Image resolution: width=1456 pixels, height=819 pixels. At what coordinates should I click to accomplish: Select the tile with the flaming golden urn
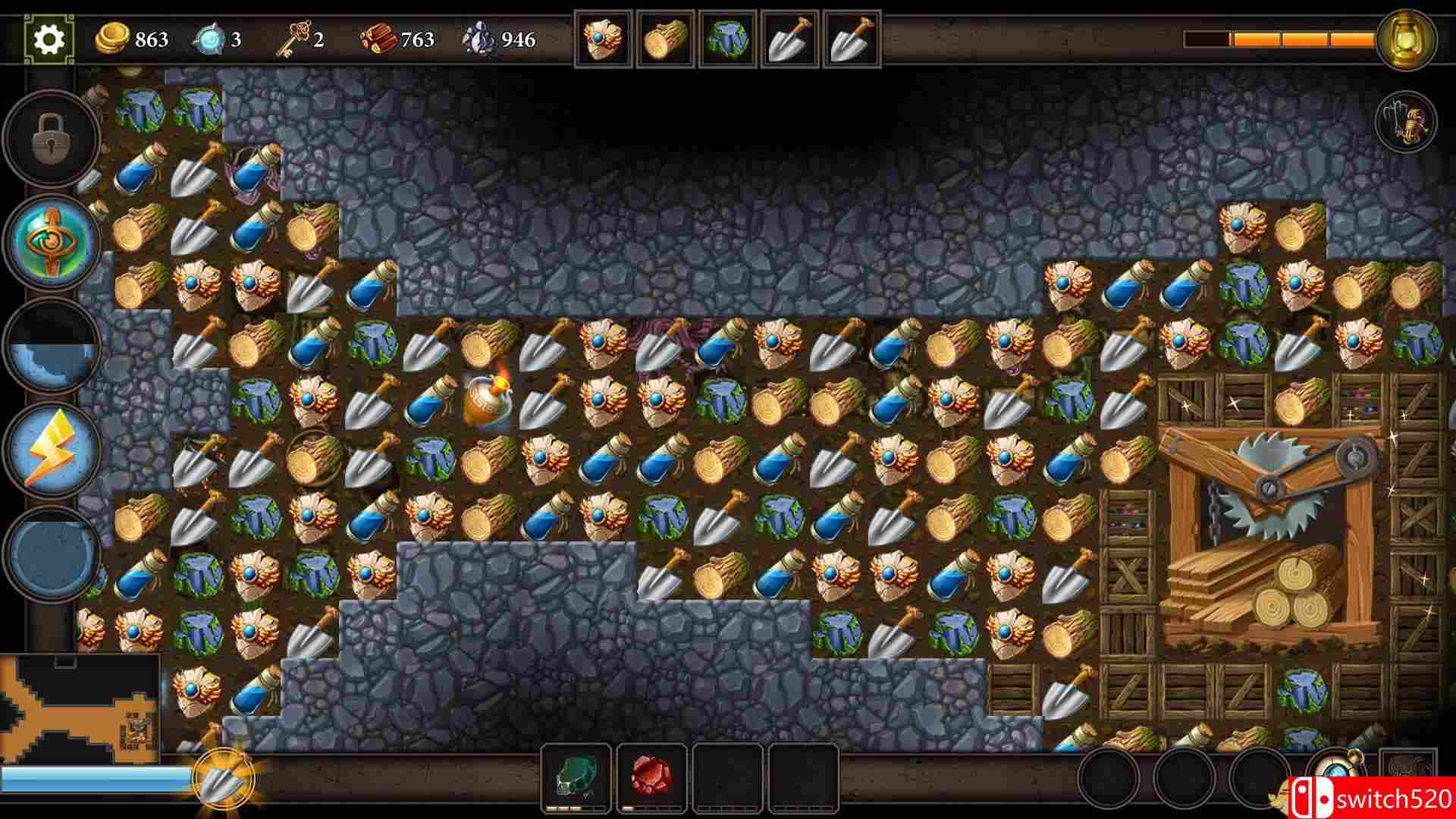488,400
